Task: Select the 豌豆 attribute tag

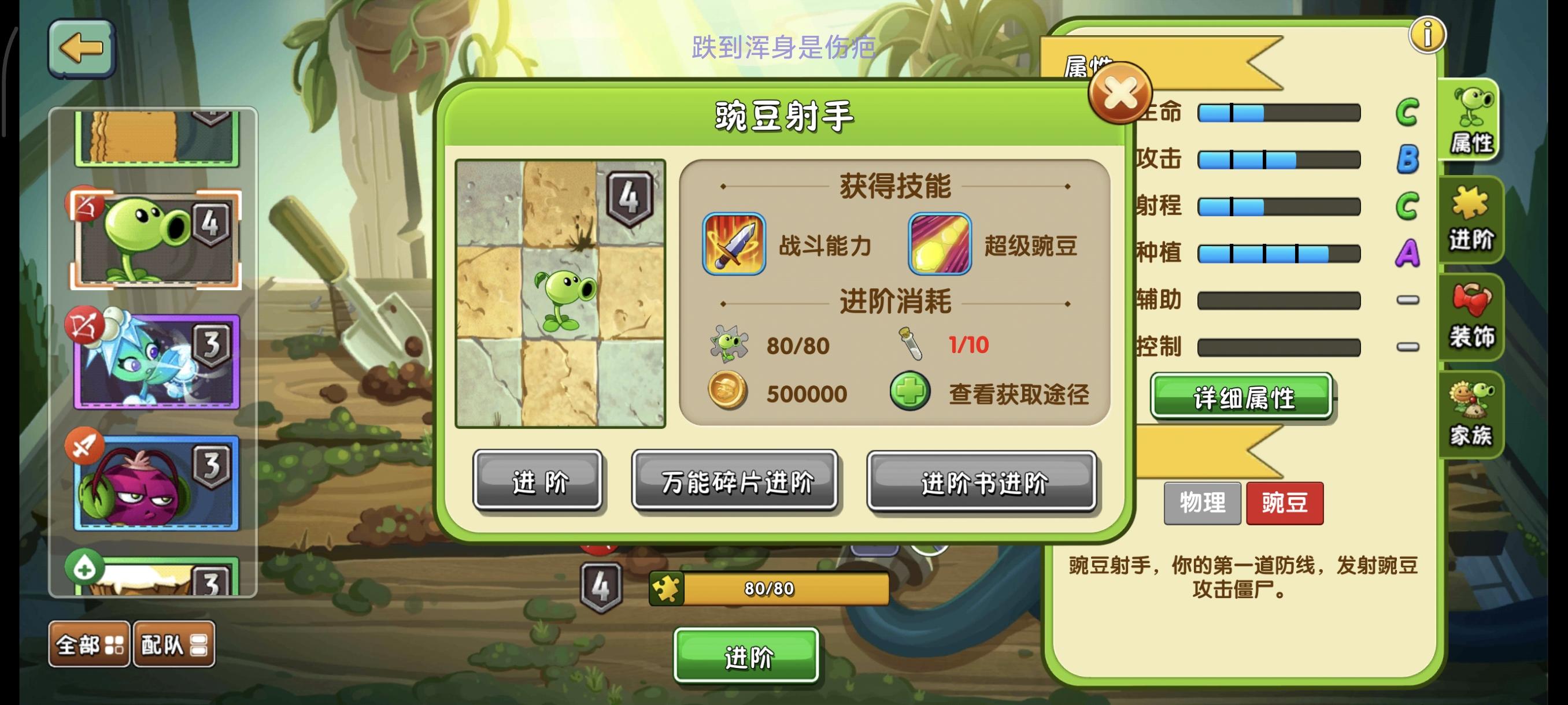Action: 1285,503
